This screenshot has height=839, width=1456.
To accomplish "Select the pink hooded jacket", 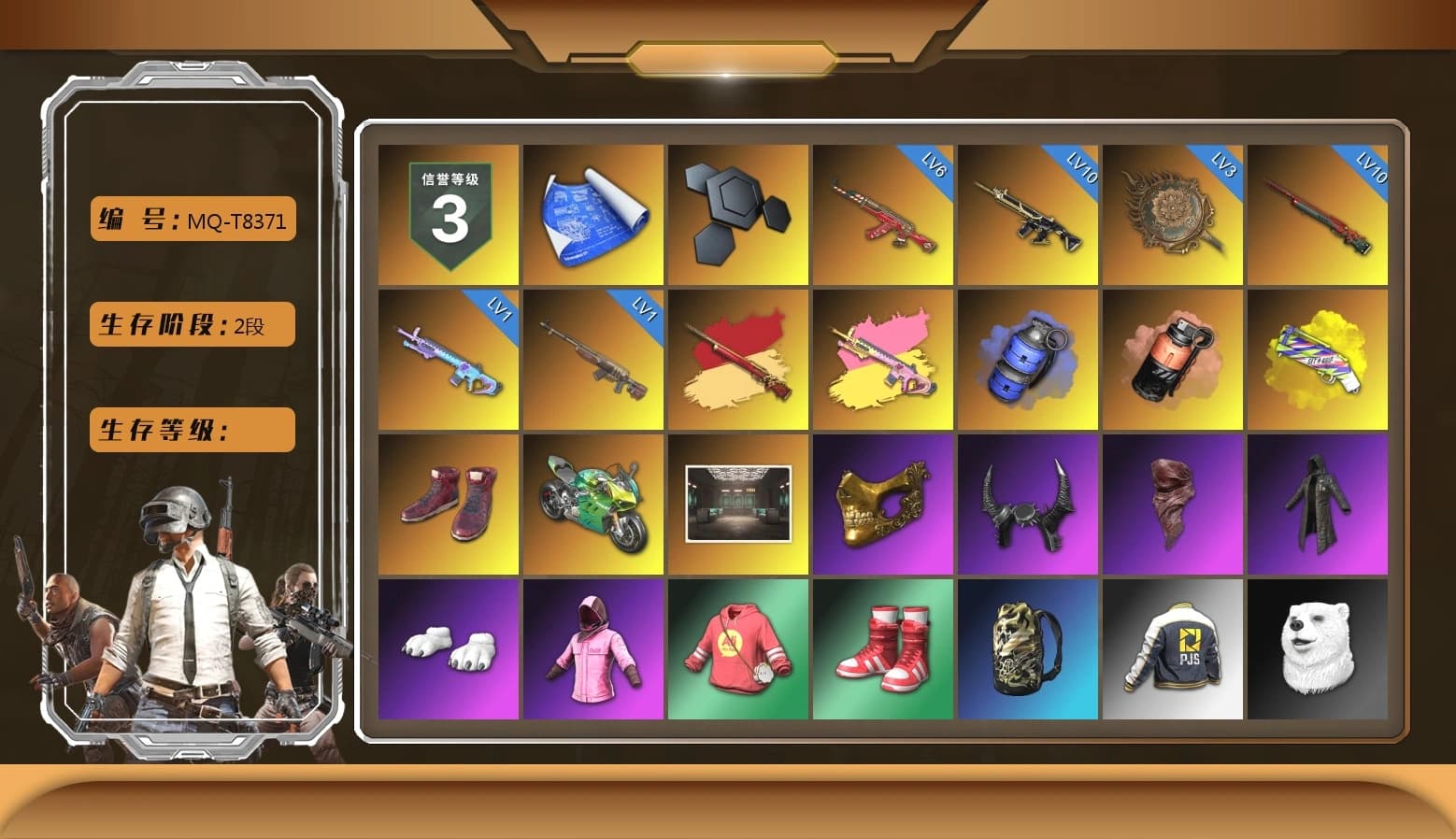I will 593,649.
